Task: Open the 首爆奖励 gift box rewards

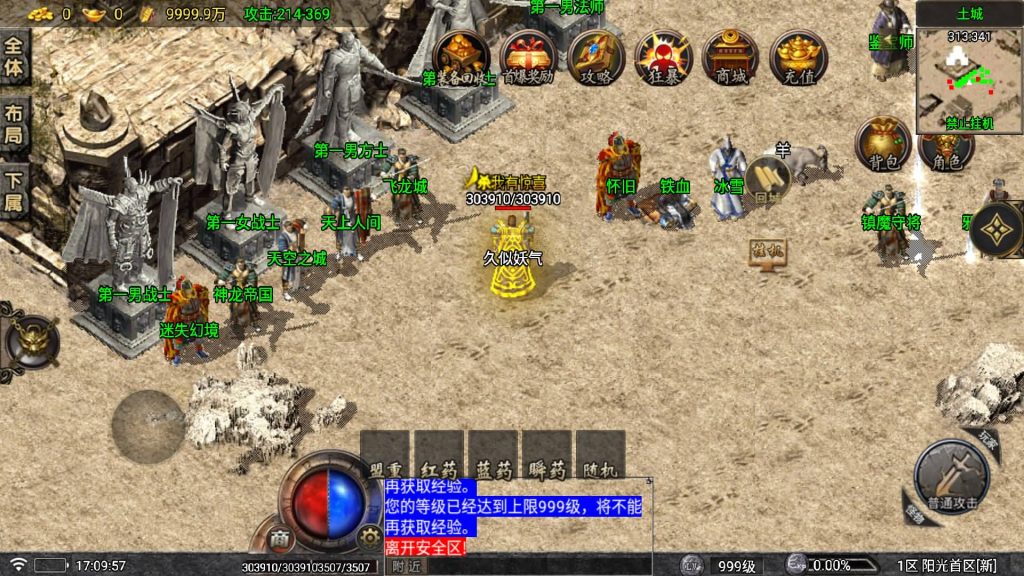Action: tap(528, 57)
